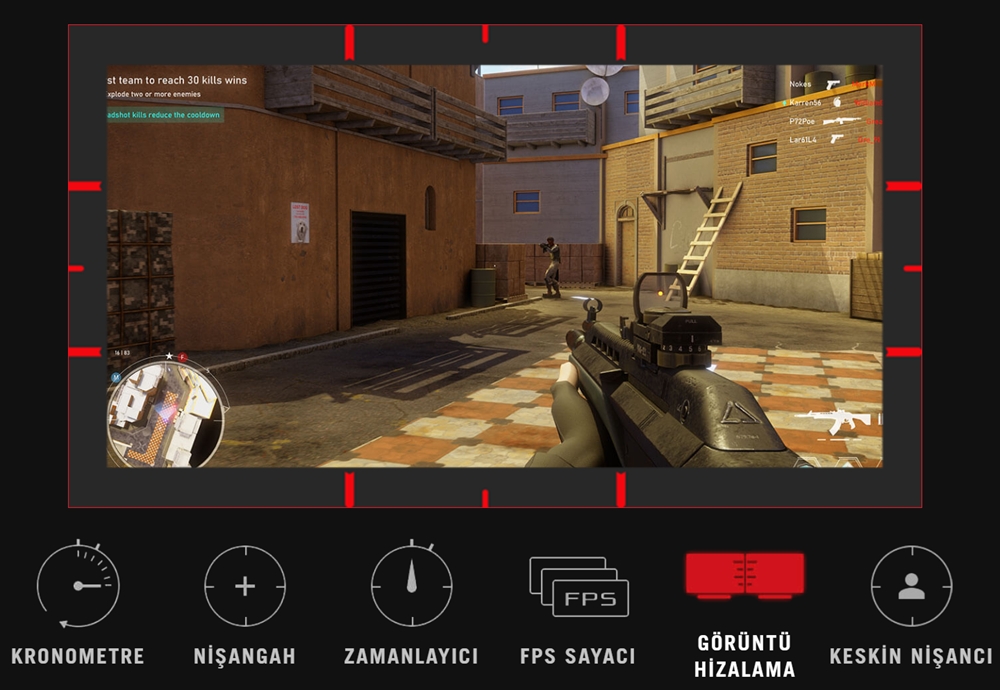Activate the Zamanlayıcı timer icon
1000x690 pixels.
[411, 585]
